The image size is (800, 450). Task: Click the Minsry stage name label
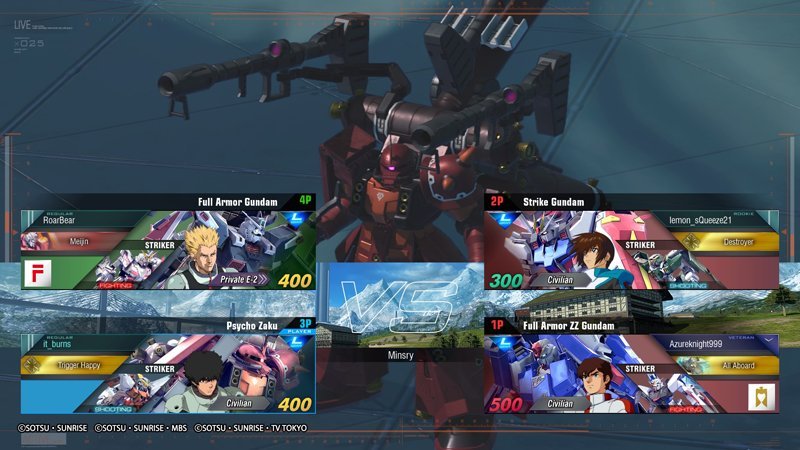coord(400,354)
